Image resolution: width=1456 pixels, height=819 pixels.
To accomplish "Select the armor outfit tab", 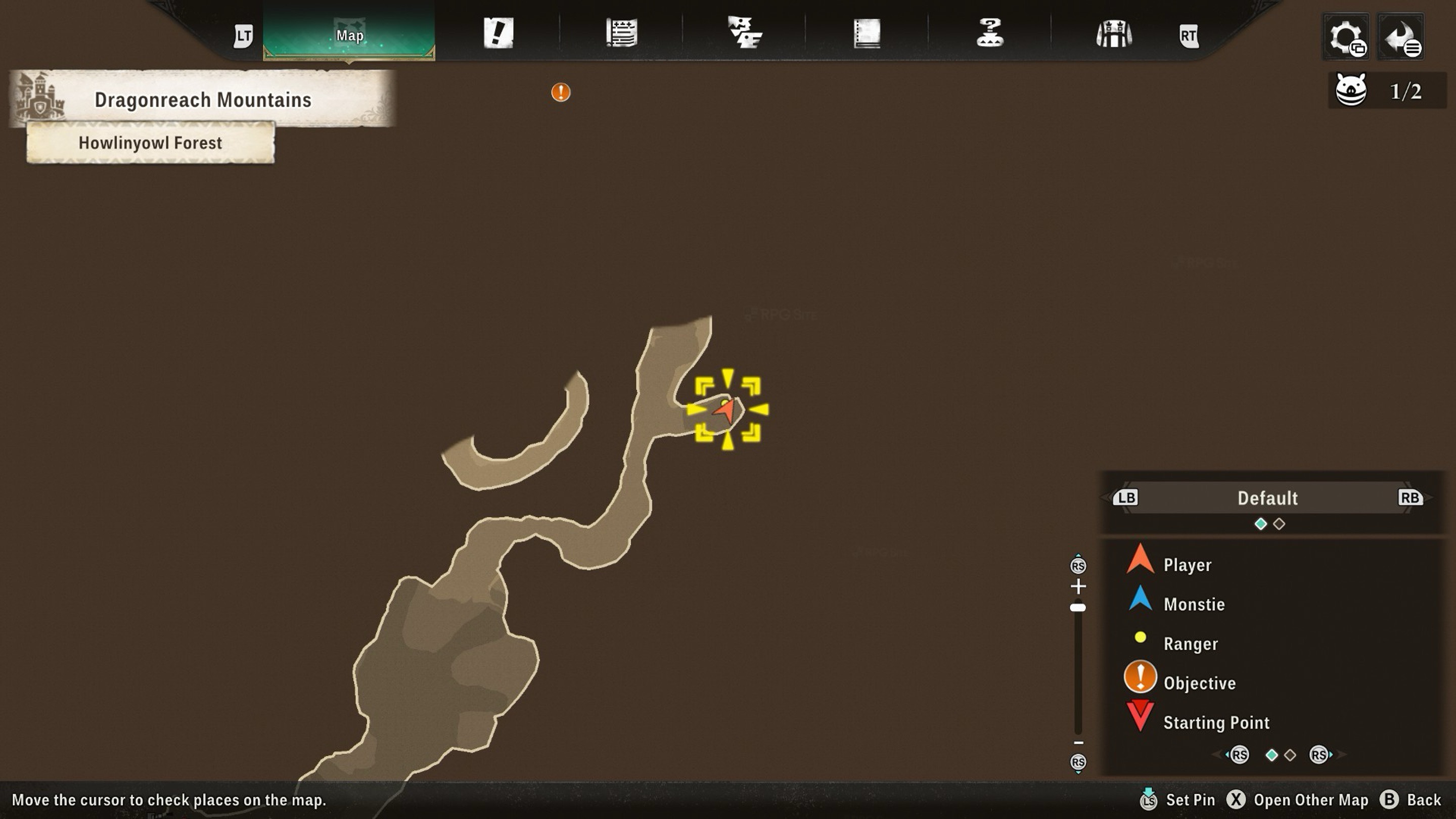I will 1113,34.
